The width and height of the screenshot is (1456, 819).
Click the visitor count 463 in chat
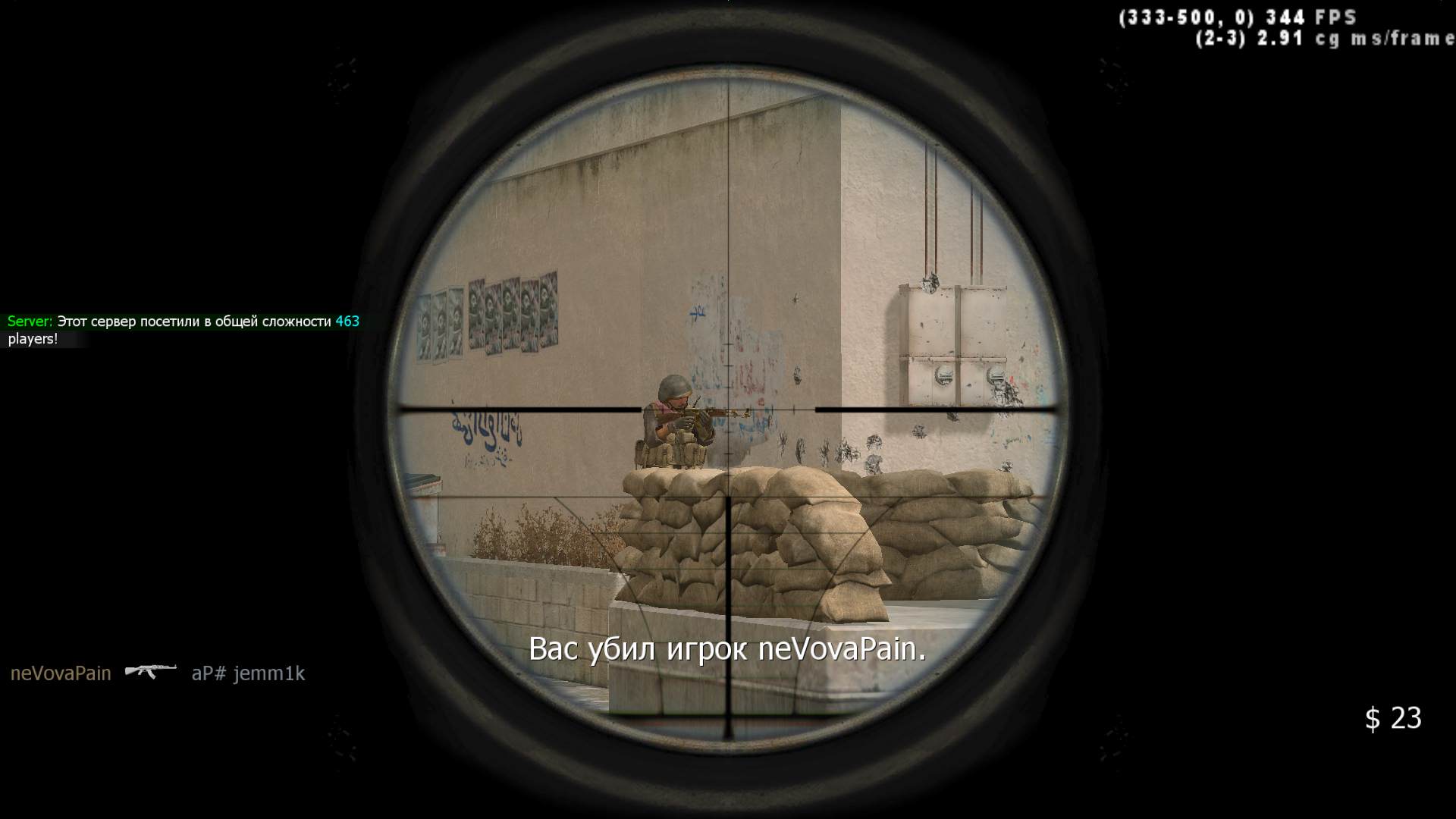pos(347,320)
